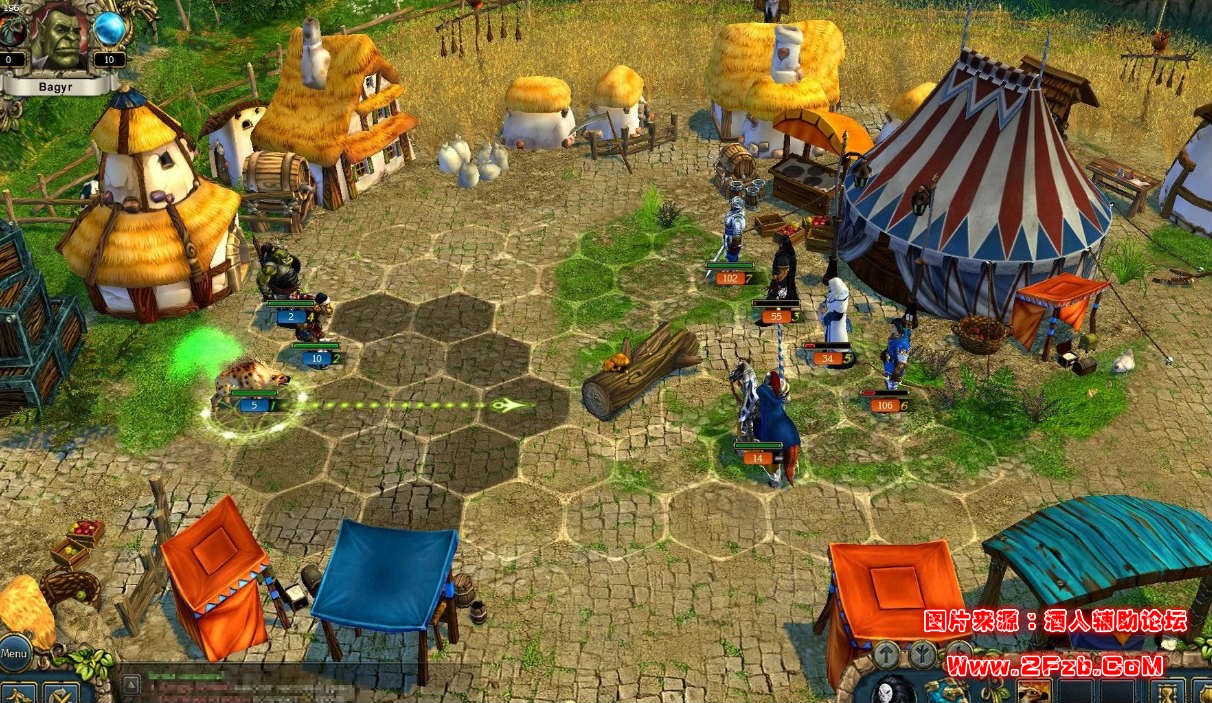This screenshot has height=703, width=1212.
Task: Target the white-robed enemy stack of 34
Action: (834, 315)
